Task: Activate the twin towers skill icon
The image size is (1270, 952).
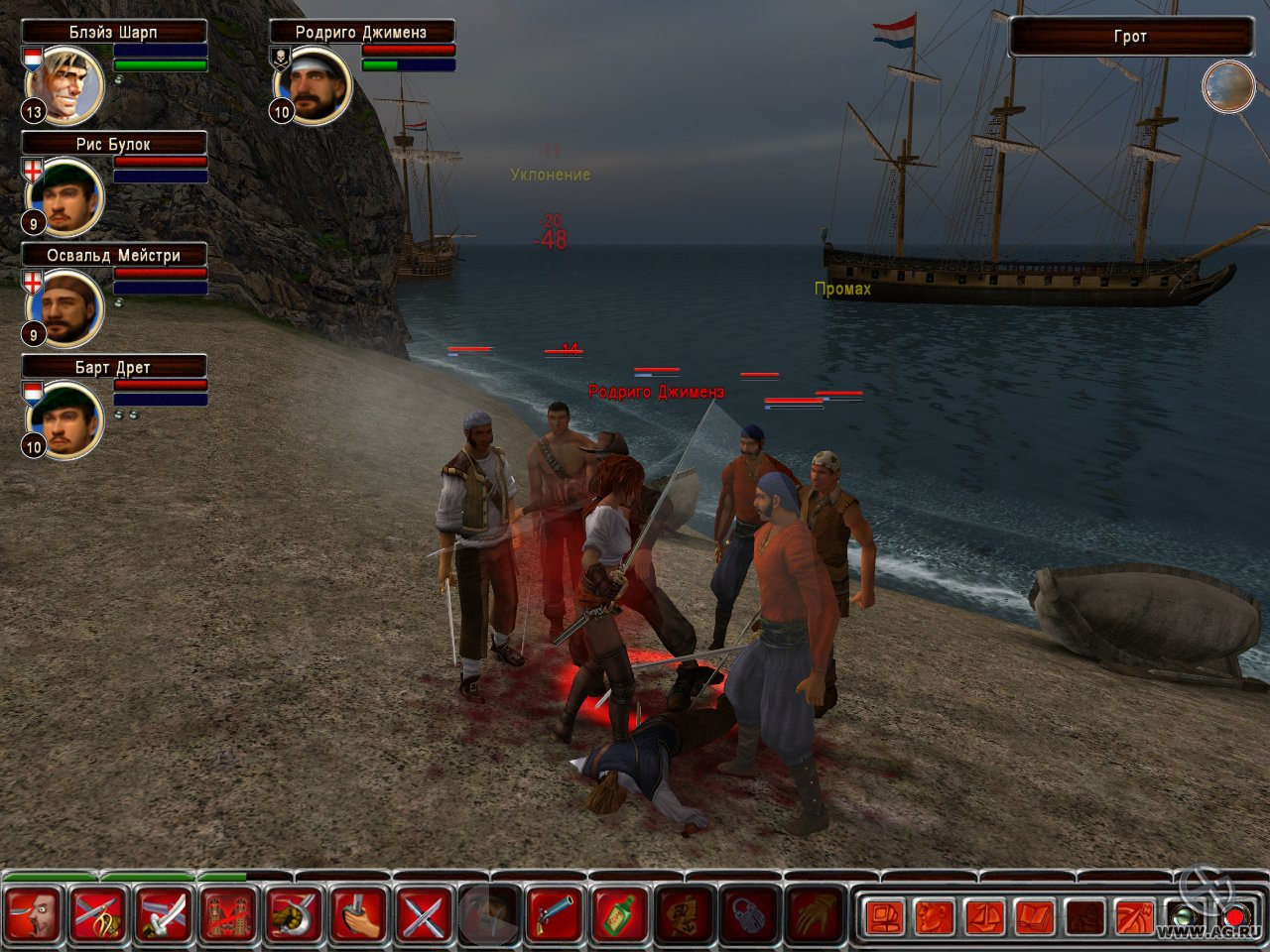Action: click(229, 914)
